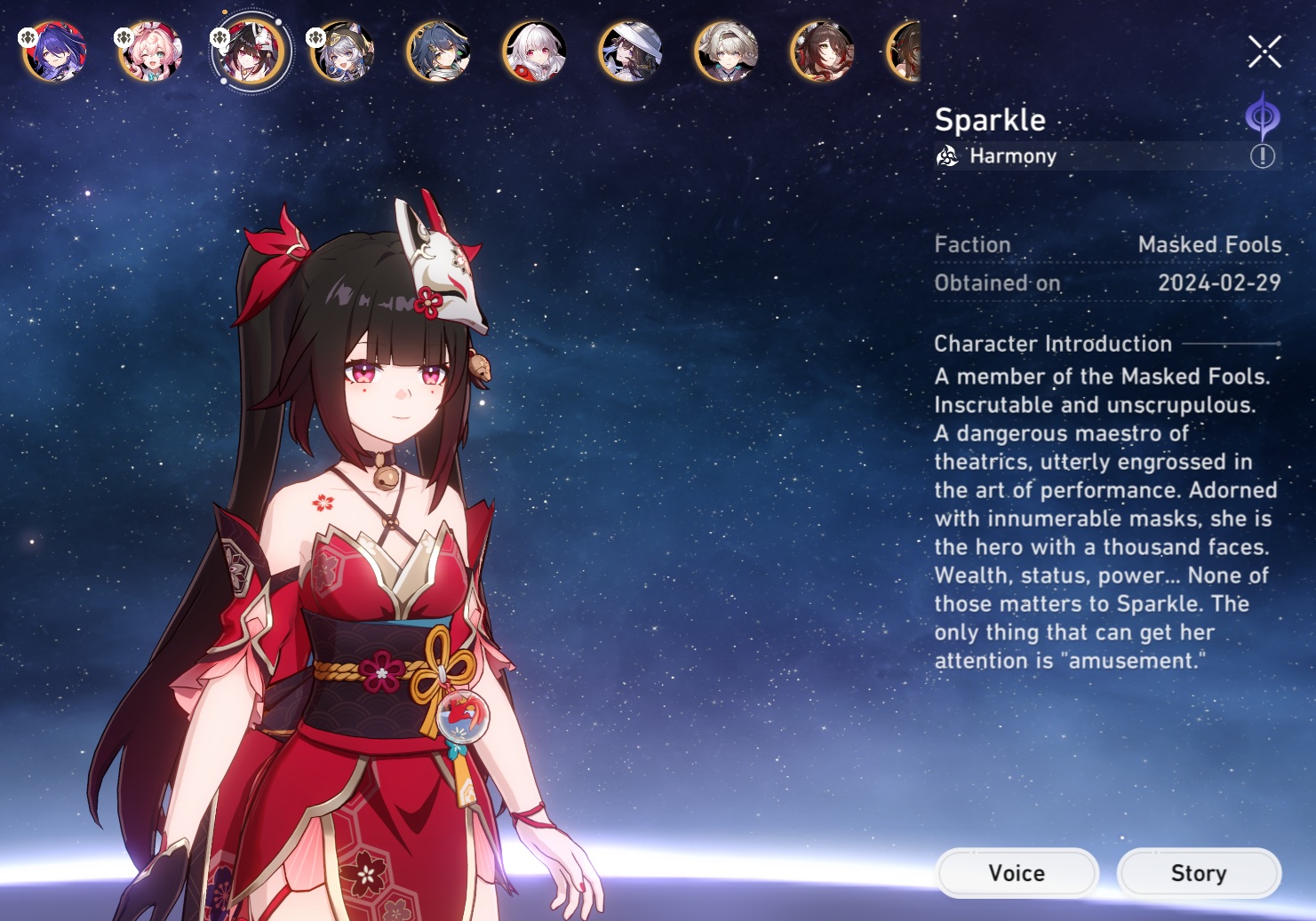The image size is (1316, 921).
Task: Select Acheron's purple-haired portrait
Action: pyautogui.click(x=55, y=52)
